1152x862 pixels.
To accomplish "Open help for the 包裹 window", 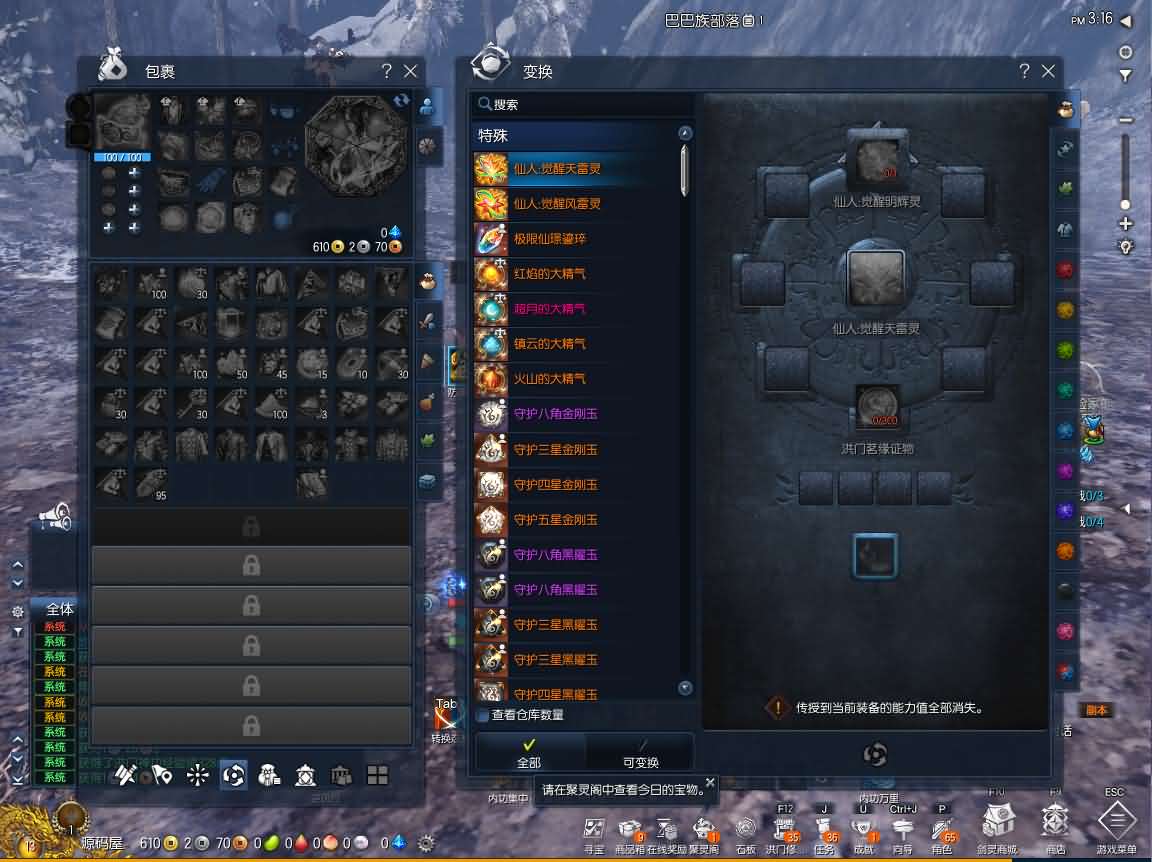I will tap(387, 71).
